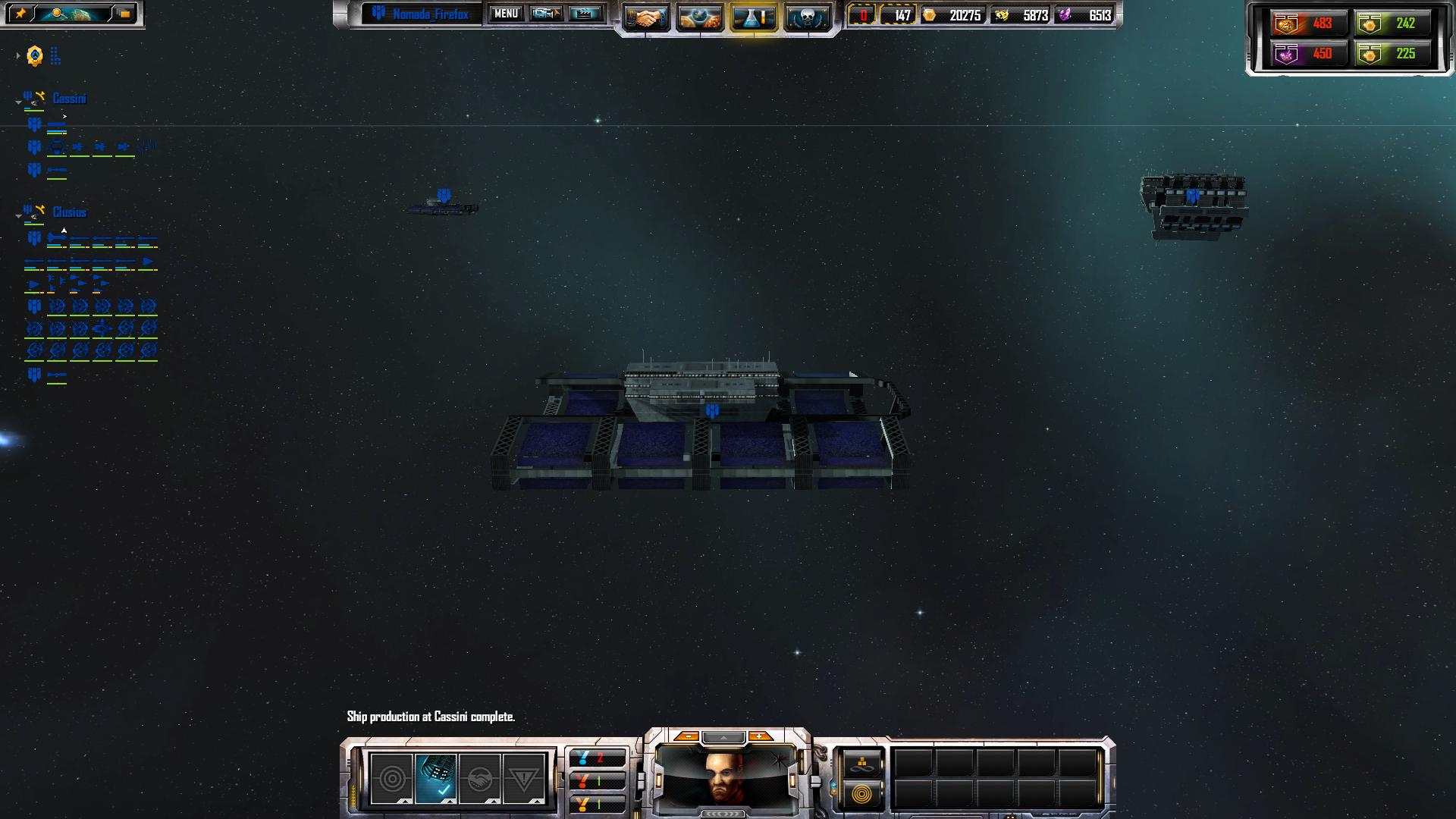The height and width of the screenshot is (819, 1456).
Task: Select the Clusius planet entry
Action: [69, 212]
